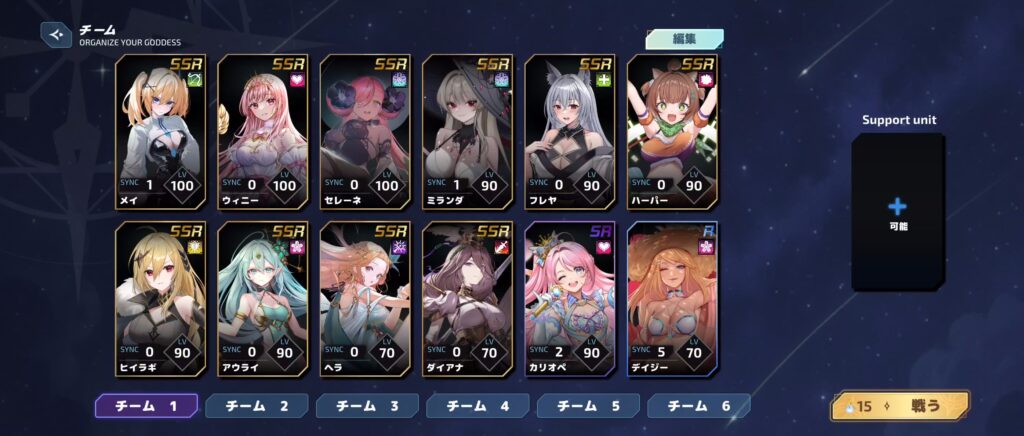The image size is (1024, 436).
Task: Open the チーム 4 tab
Action: 478,406
